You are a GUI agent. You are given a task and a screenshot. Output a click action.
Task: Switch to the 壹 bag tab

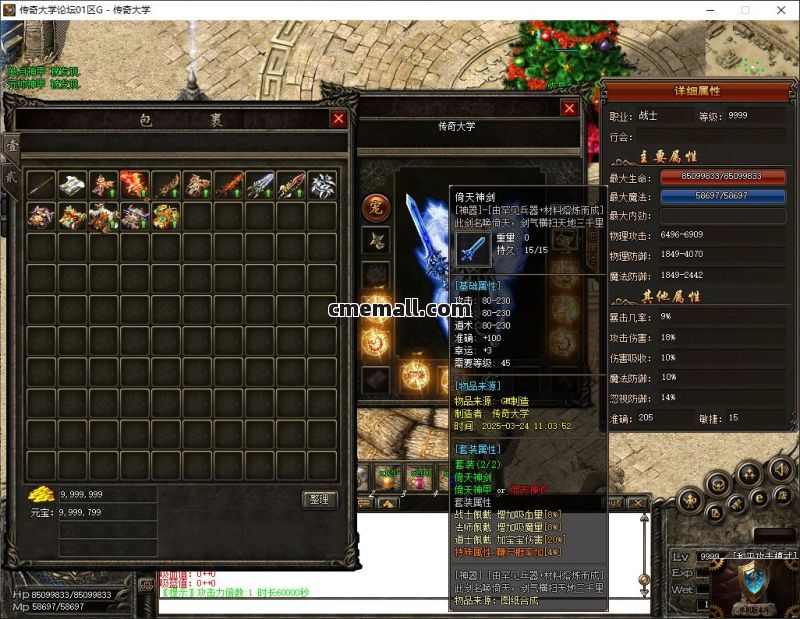[11, 146]
